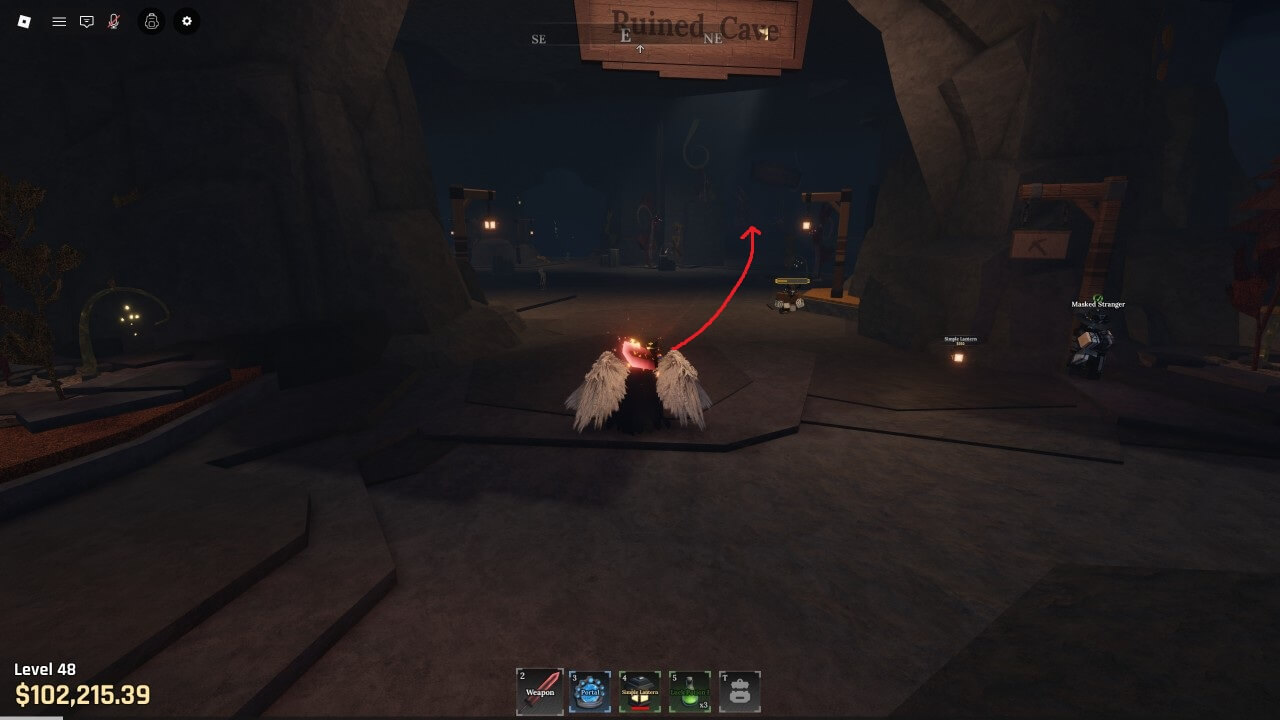The image size is (1280, 720).
Task: Open settings with the gear icon
Action: pos(187,21)
